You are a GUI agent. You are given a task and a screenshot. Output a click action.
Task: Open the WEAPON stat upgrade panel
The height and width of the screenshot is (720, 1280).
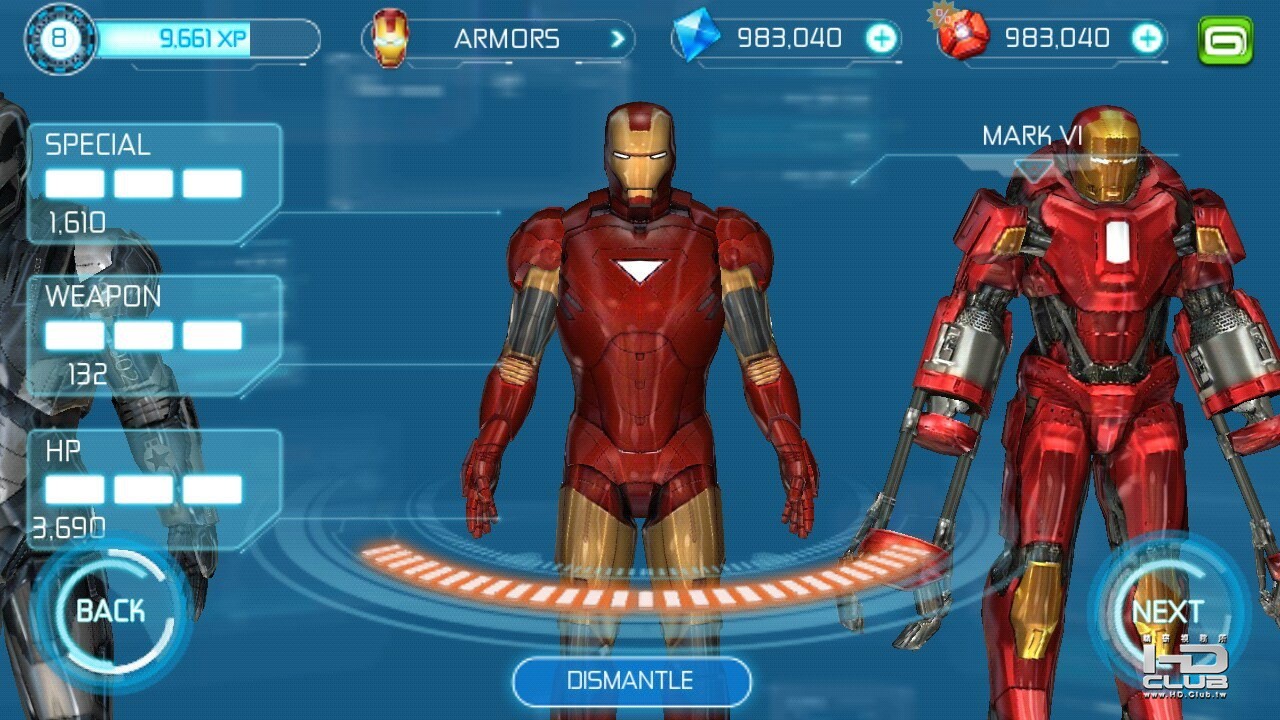pyautogui.click(x=154, y=335)
